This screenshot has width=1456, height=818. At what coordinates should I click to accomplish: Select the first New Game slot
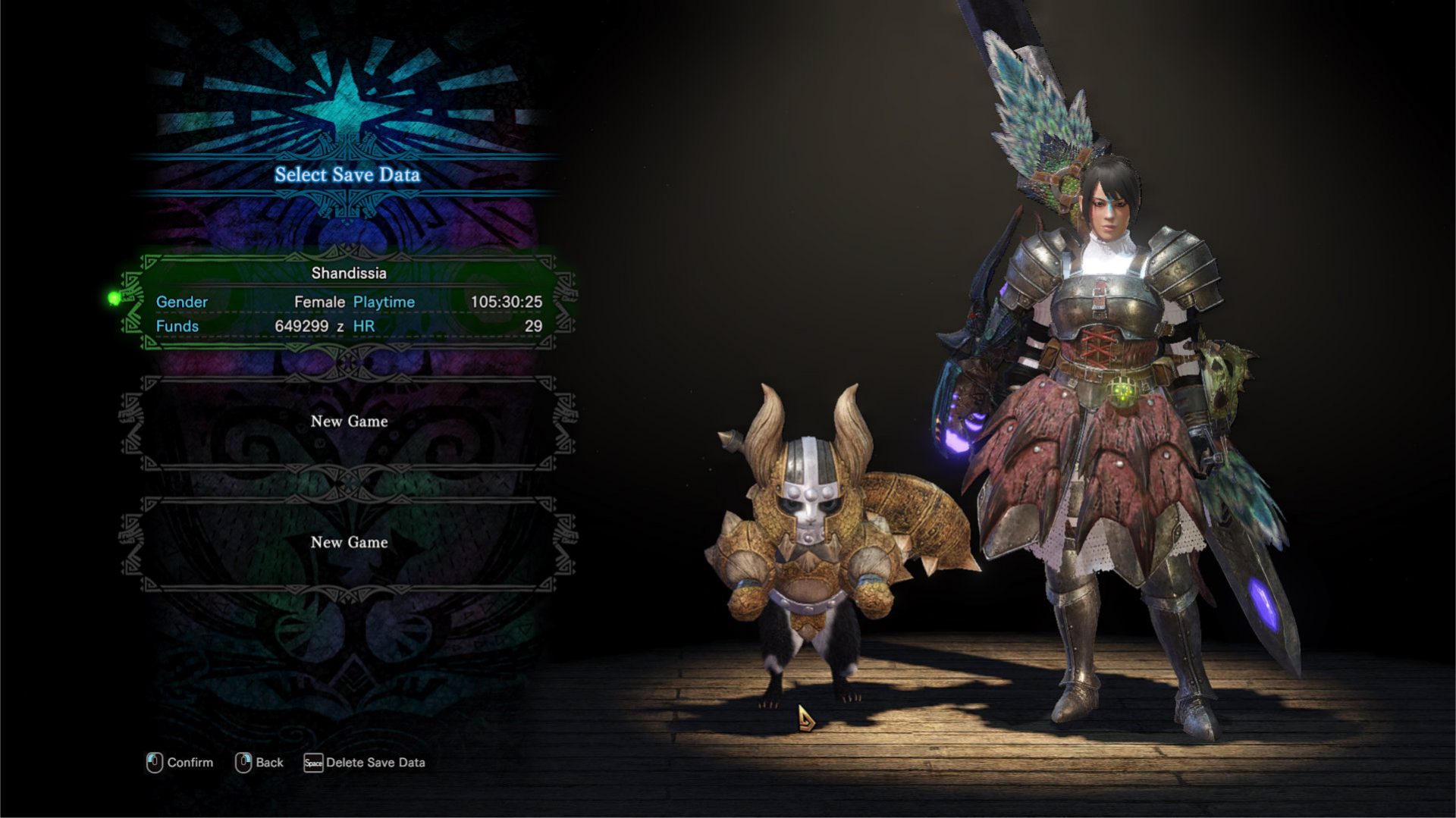click(x=349, y=422)
